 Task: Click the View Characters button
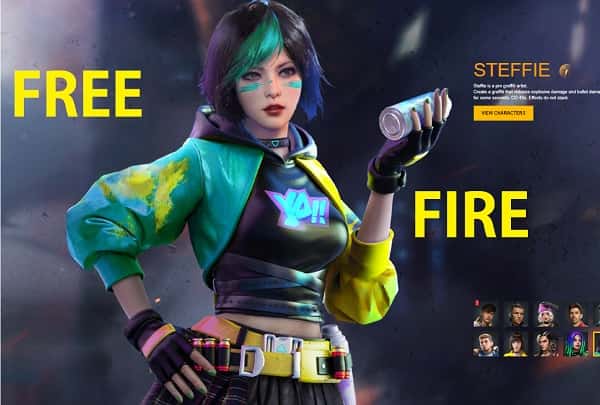click(504, 113)
